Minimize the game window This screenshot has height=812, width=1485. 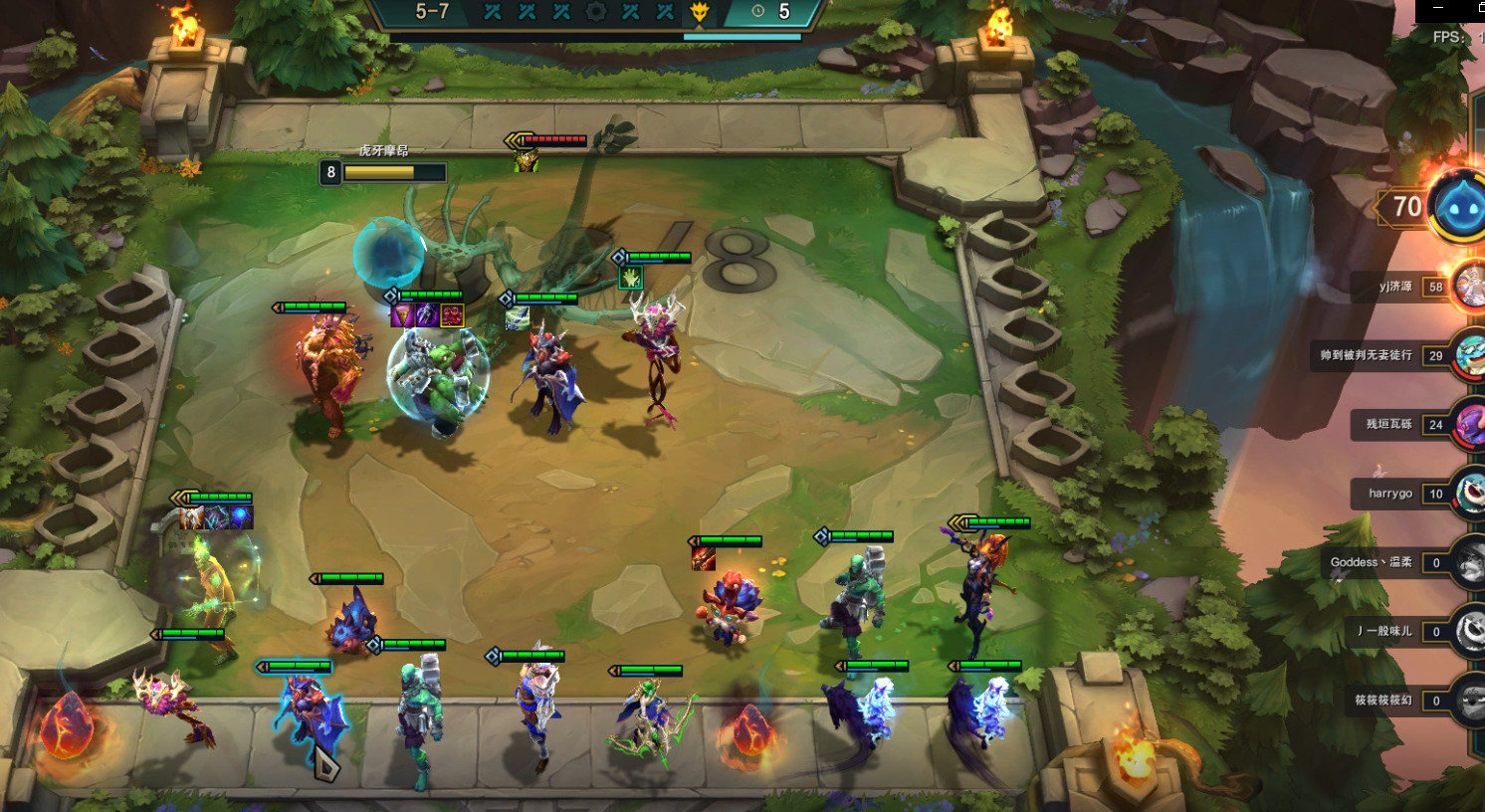coord(1438,8)
